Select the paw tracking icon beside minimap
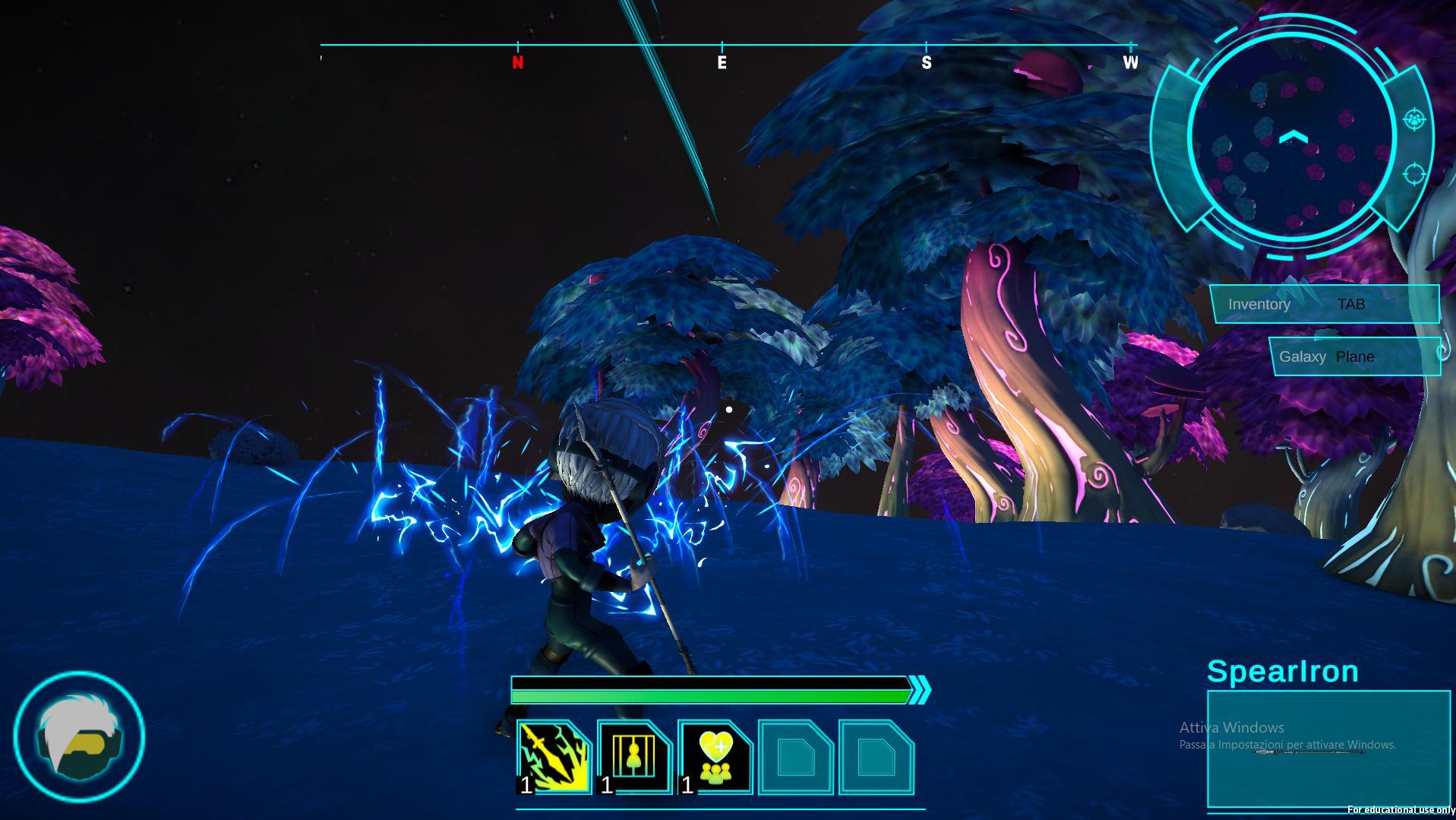Screen dimensions: 1456x820 click(1413, 120)
